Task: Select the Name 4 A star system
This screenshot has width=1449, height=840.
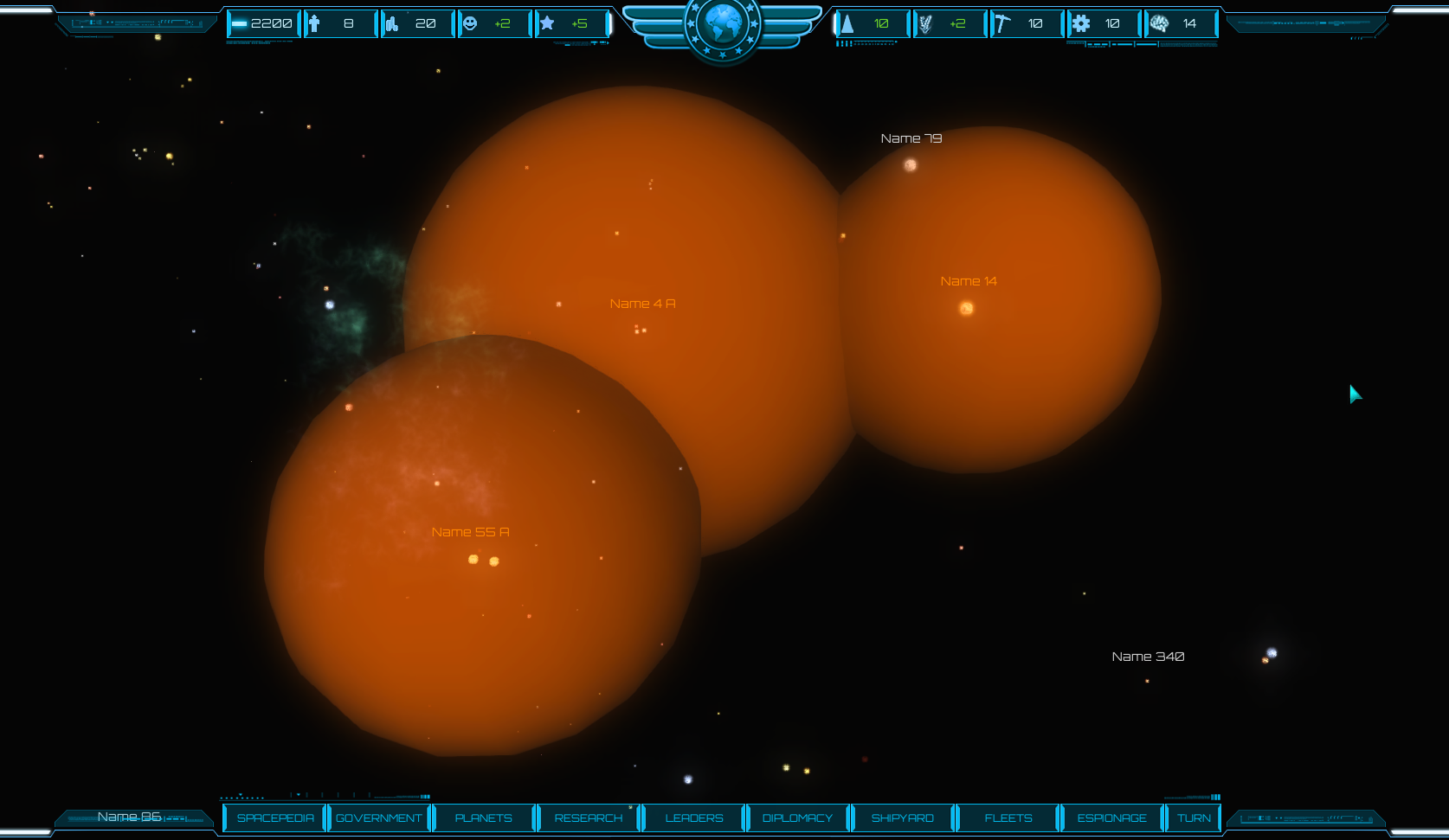Action: tap(641, 330)
